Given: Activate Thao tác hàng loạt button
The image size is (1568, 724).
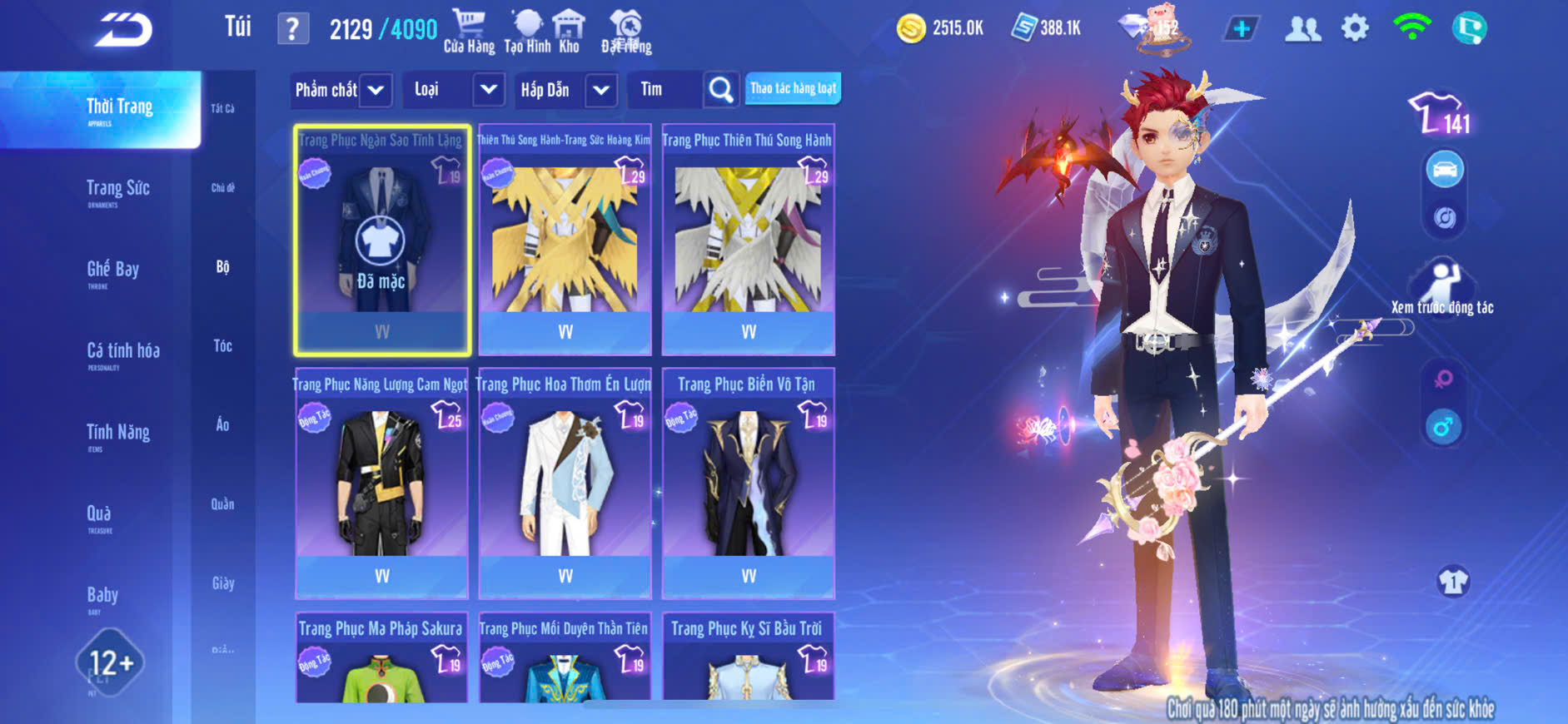Looking at the screenshot, I should pyautogui.click(x=793, y=88).
